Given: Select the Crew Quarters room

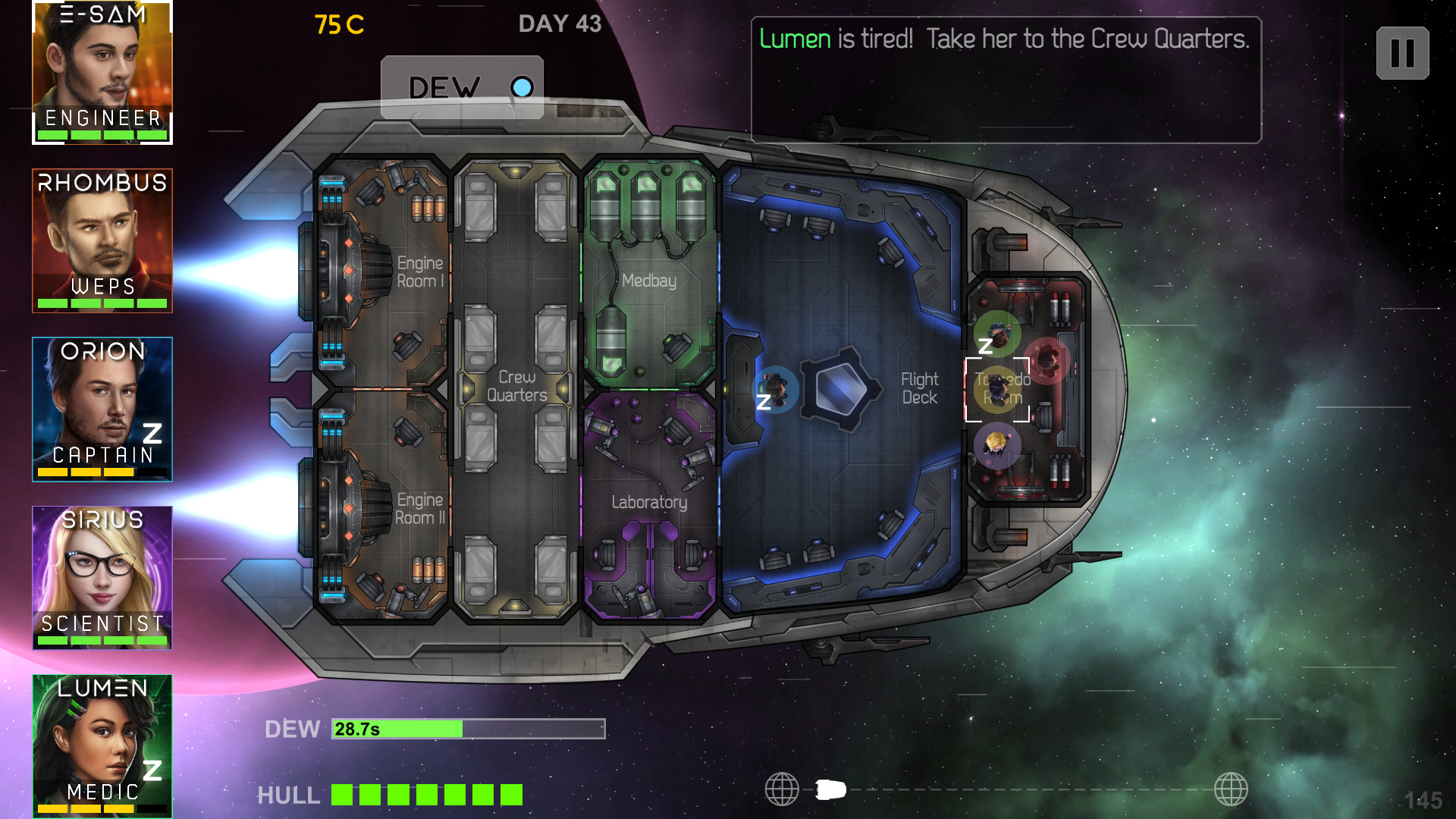Looking at the screenshot, I should coord(516,387).
